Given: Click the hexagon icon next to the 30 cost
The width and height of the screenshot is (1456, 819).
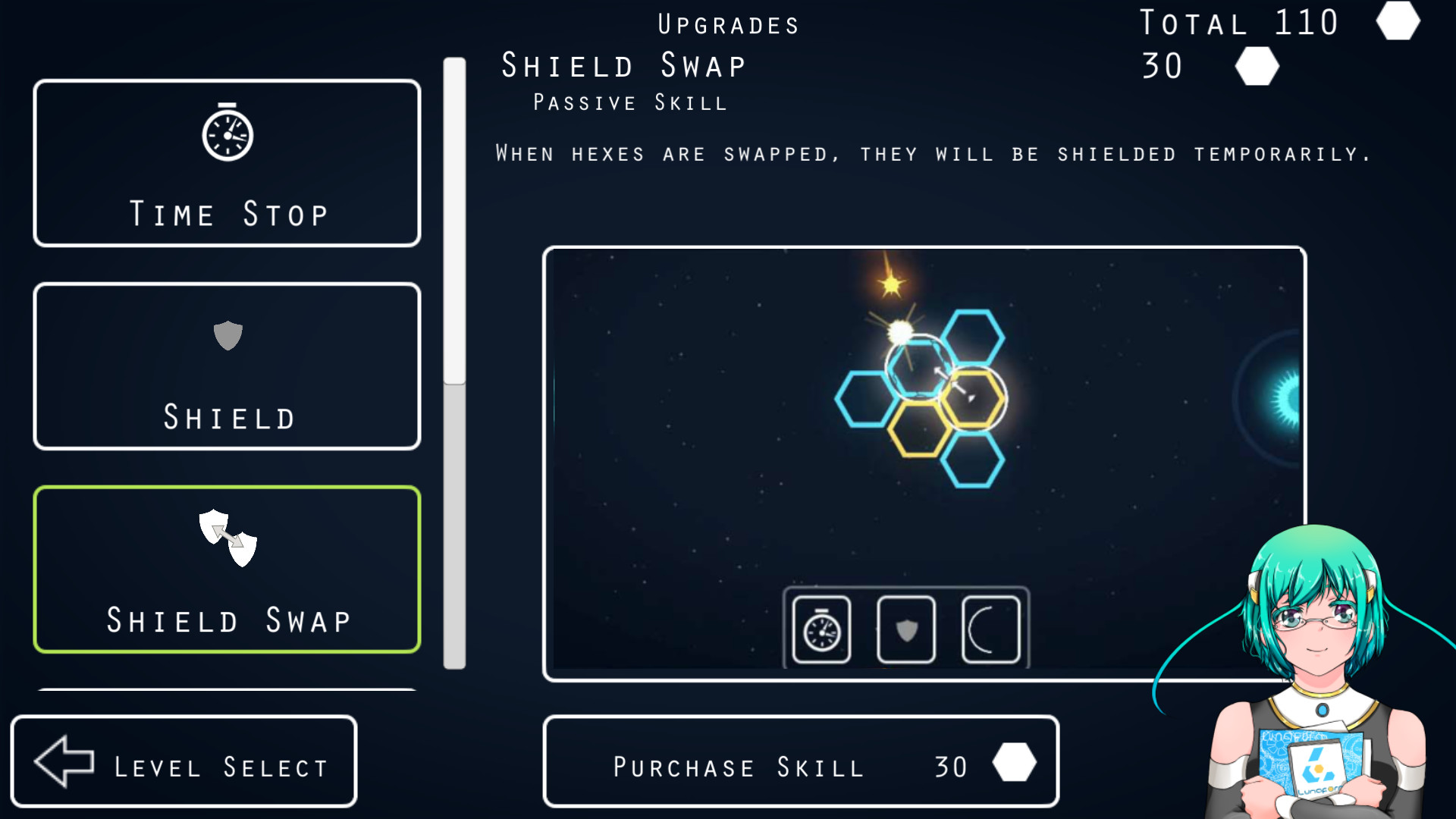Looking at the screenshot, I should tap(1256, 67).
